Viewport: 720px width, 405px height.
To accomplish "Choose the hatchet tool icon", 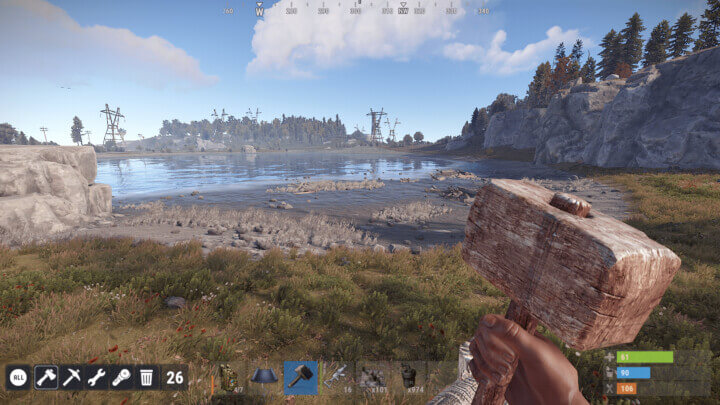I will point(45,377).
